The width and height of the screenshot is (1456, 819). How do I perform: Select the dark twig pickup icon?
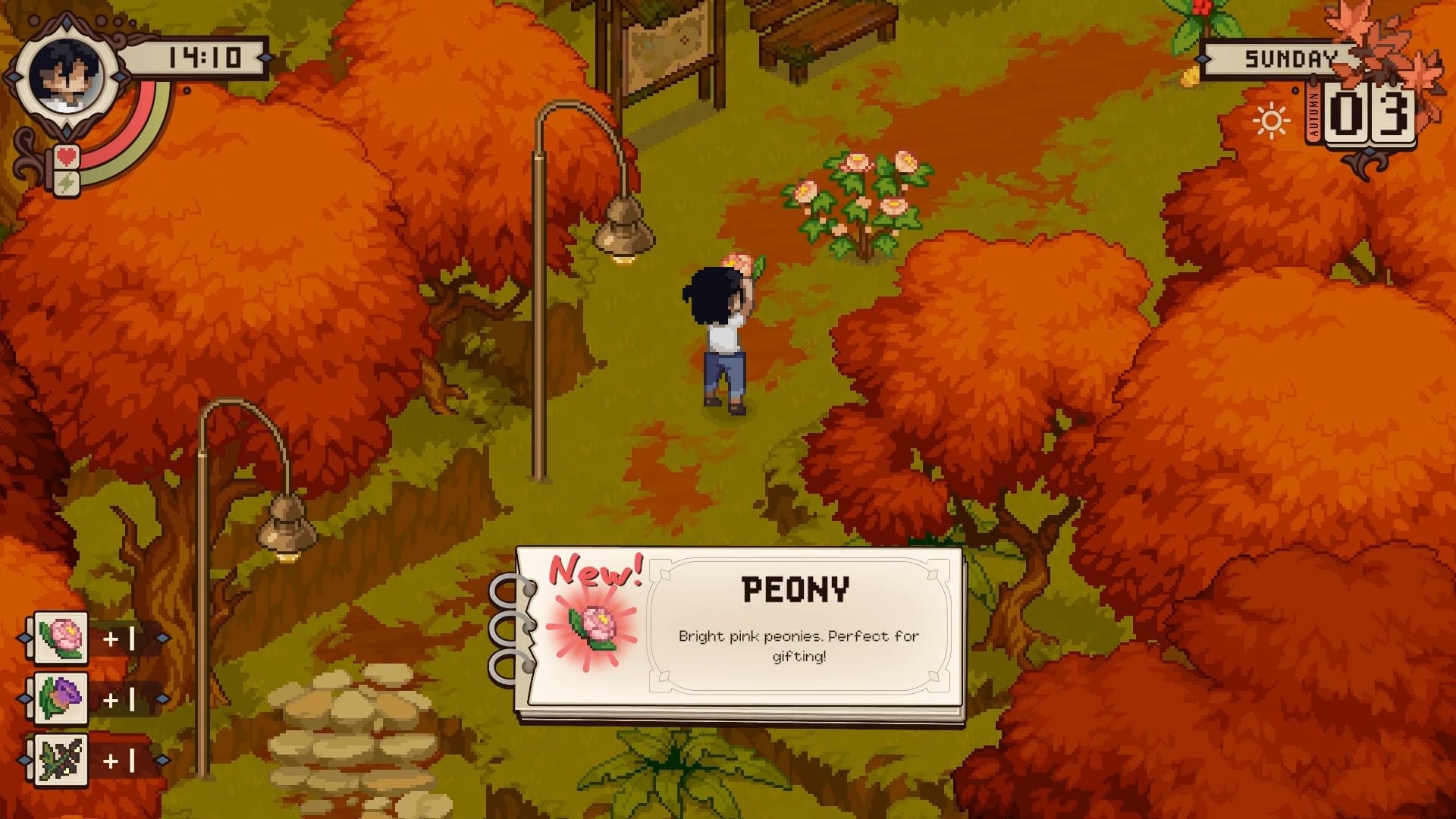click(x=61, y=759)
